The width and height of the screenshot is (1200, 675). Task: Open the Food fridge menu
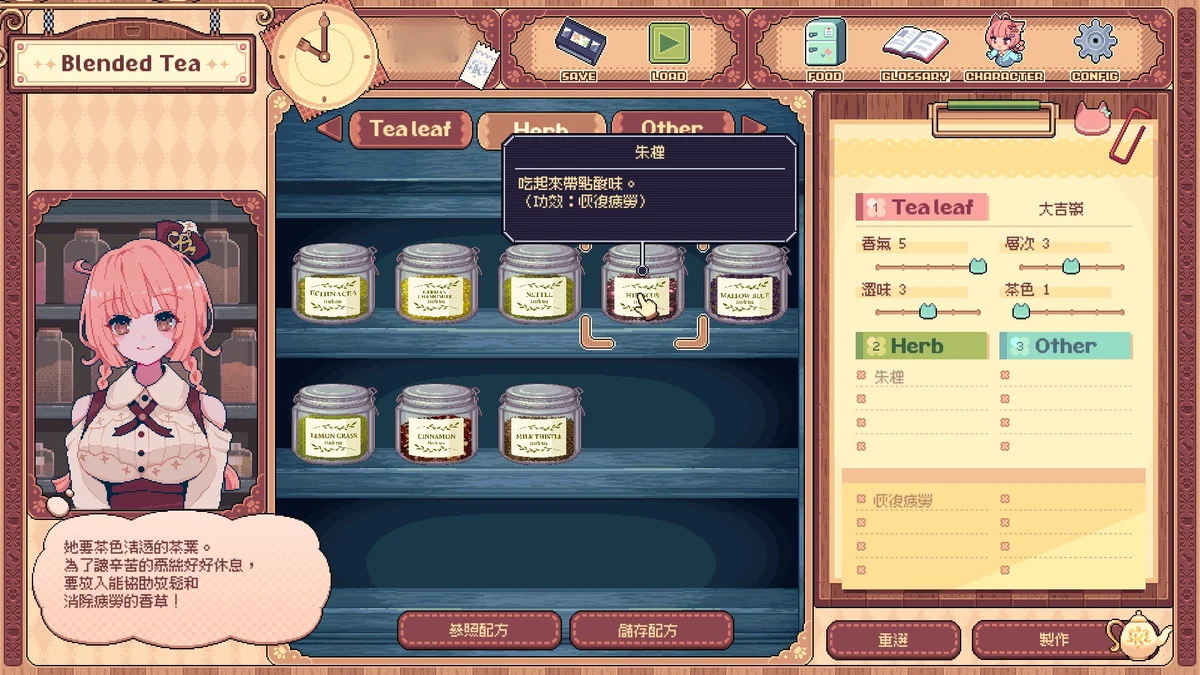coord(825,48)
